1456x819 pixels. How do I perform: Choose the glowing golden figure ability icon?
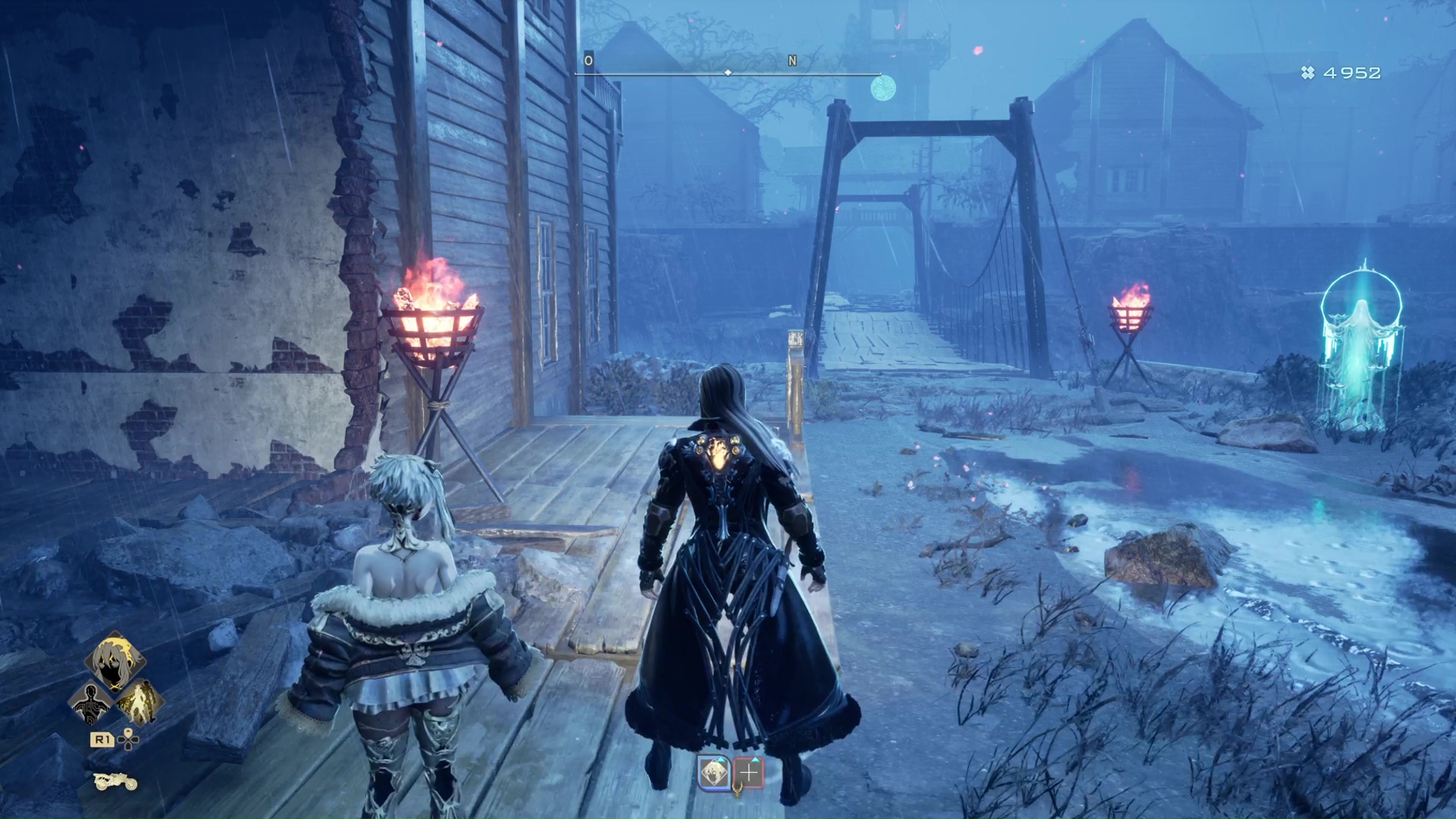(x=140, y=701)
